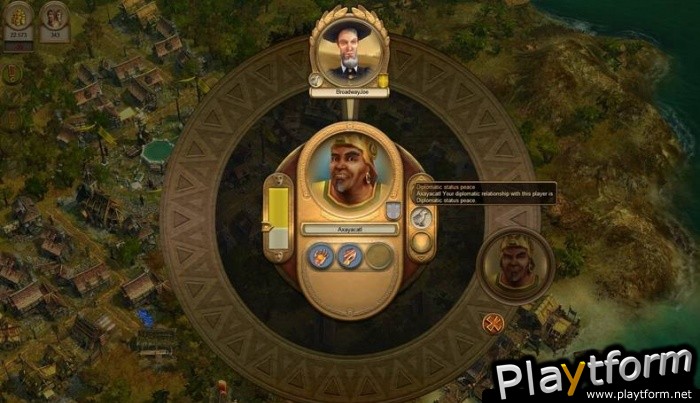This screenshot has width=700, height=403.
Task: Open the gold coins treasury icon
Action: (x=19, y=17)
